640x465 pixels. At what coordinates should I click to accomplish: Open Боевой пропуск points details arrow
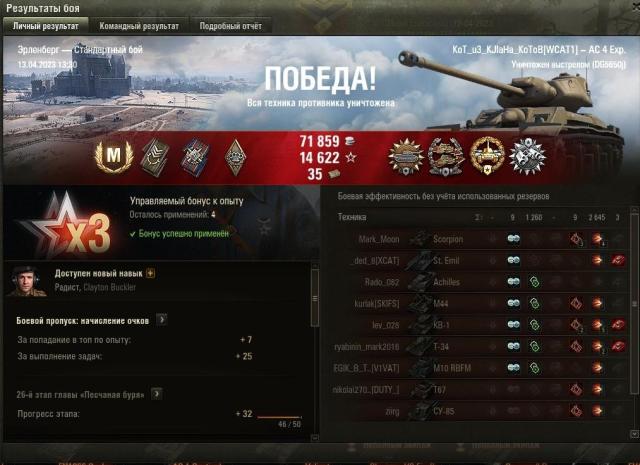click(161, 320)
